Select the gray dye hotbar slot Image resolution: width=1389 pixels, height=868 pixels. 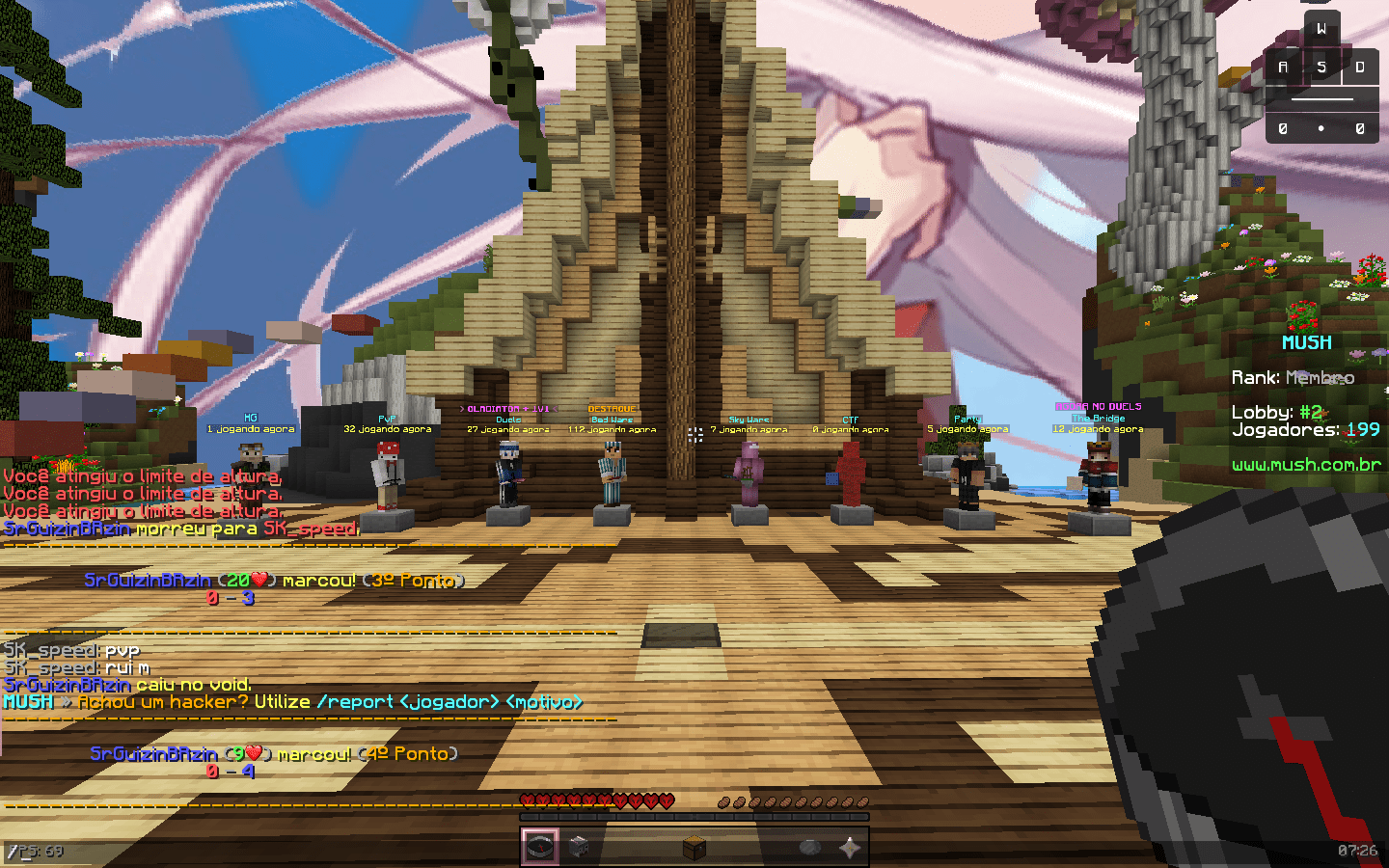click(x=810, y=848)
